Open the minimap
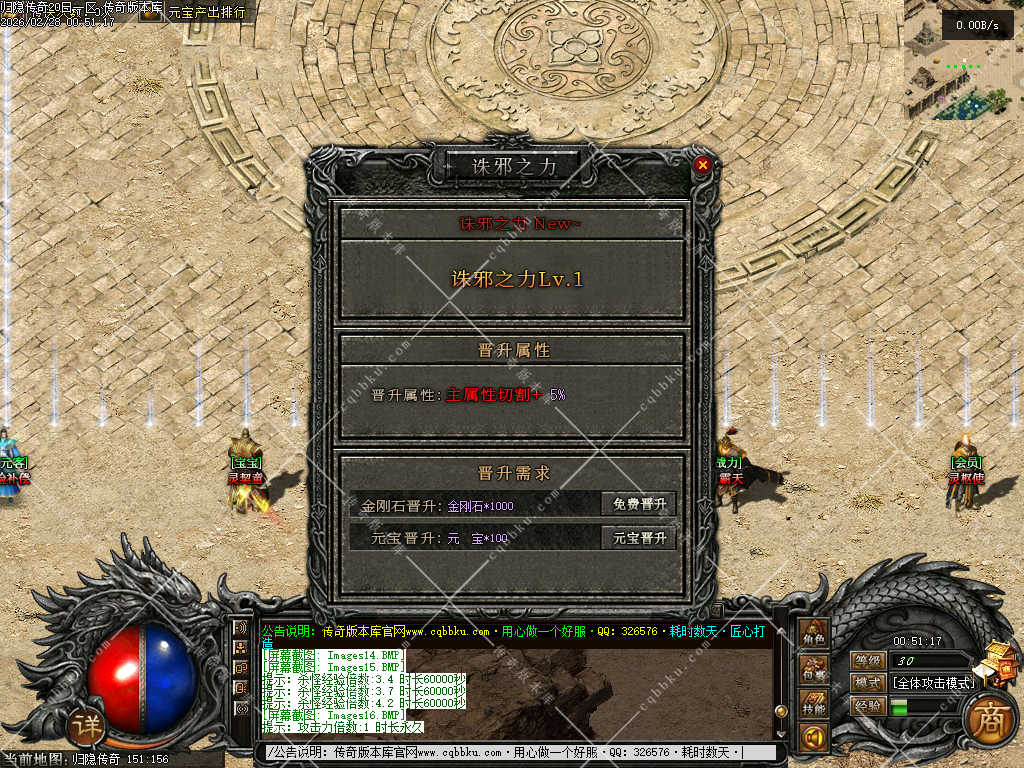Screen dimensions: 1024x768 964,70
